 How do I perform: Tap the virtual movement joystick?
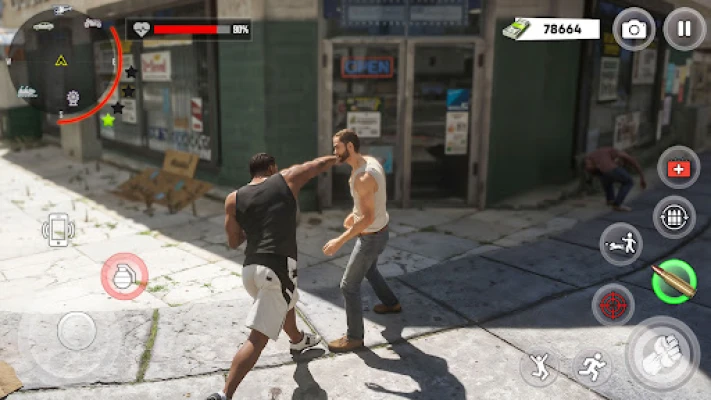(76, 331)
